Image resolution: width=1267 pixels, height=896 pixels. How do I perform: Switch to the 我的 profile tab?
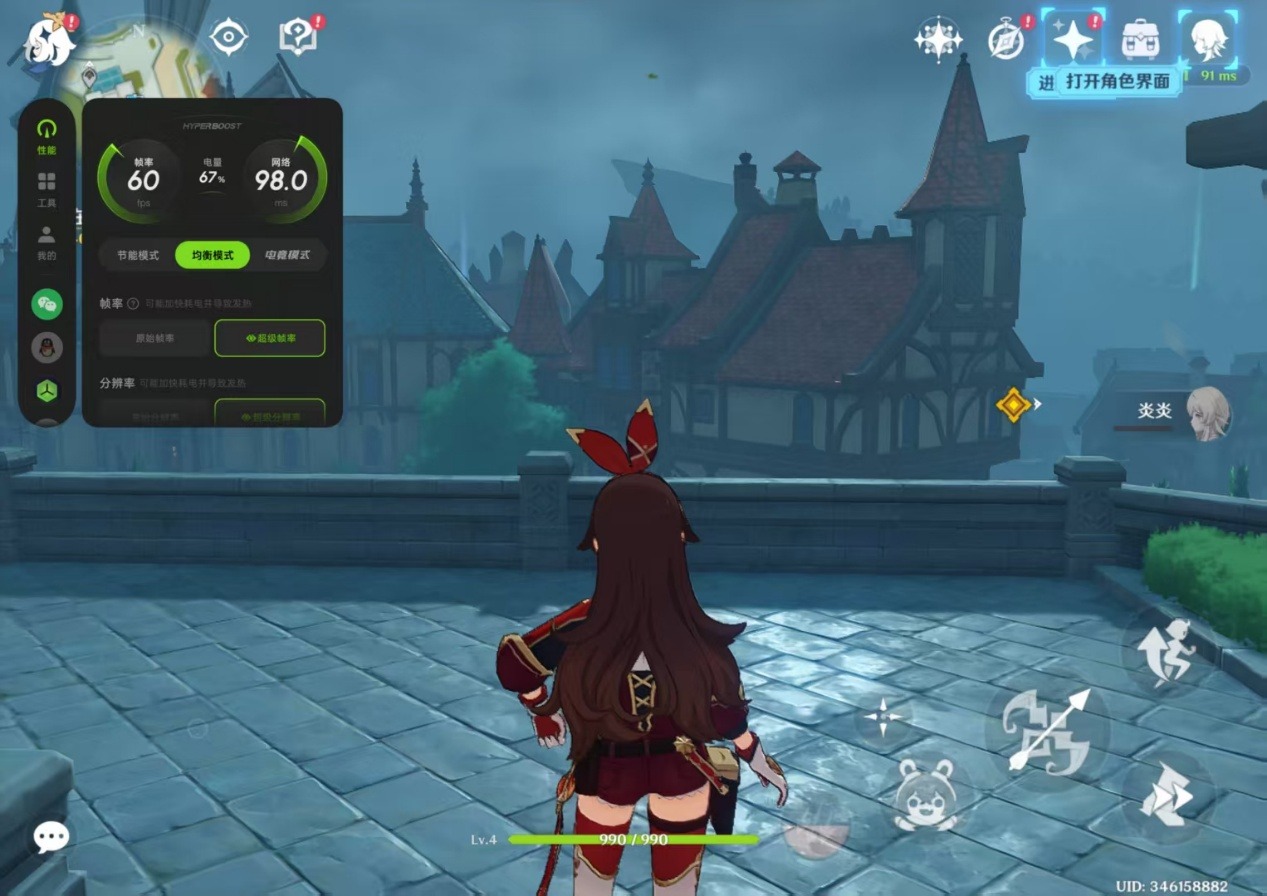46,241
